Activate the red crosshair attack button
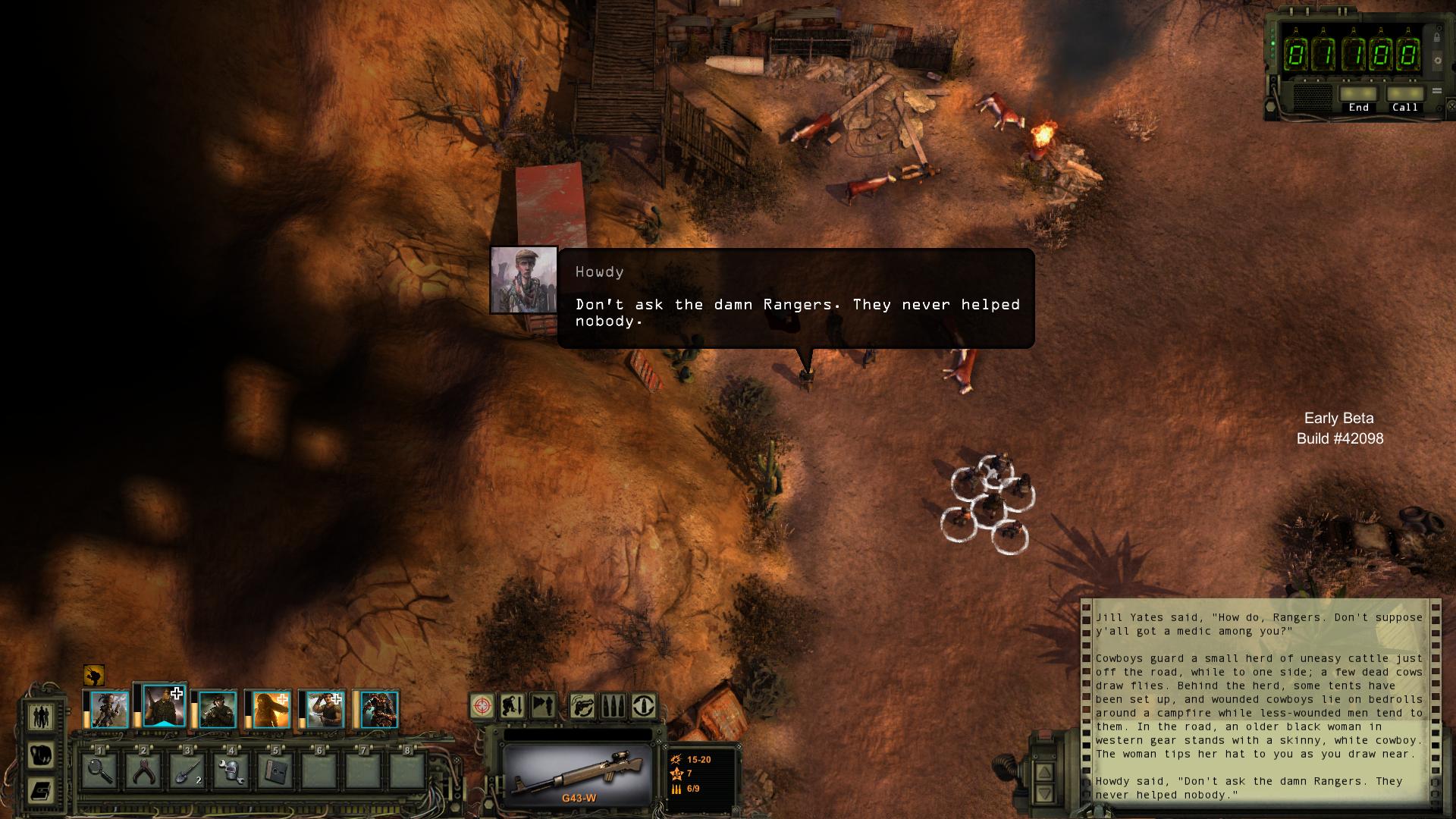The height and width of the screenshot is (819, 1456). [x=482, y=706]
